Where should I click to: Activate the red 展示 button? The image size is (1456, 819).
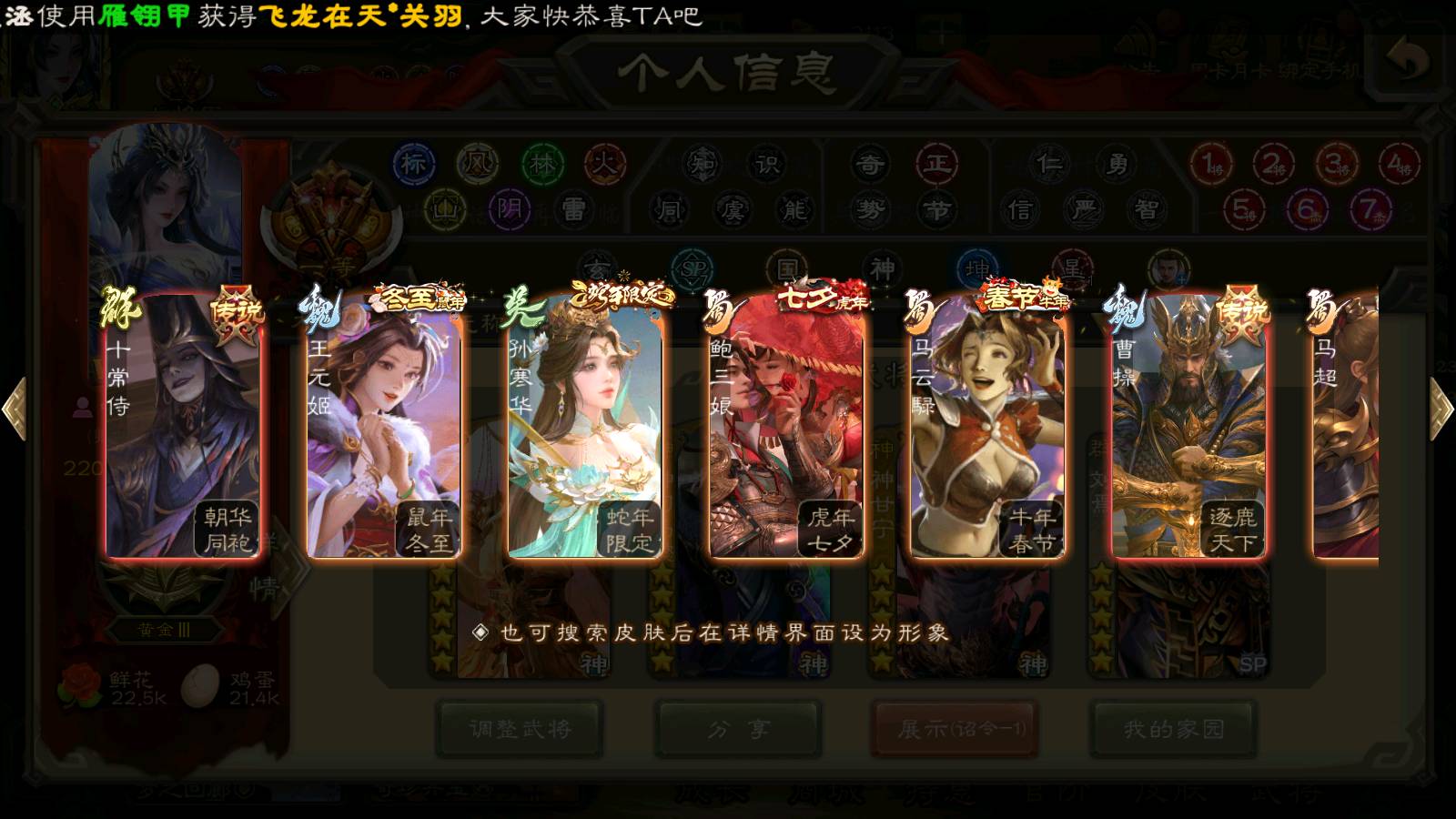coord(955,729)
